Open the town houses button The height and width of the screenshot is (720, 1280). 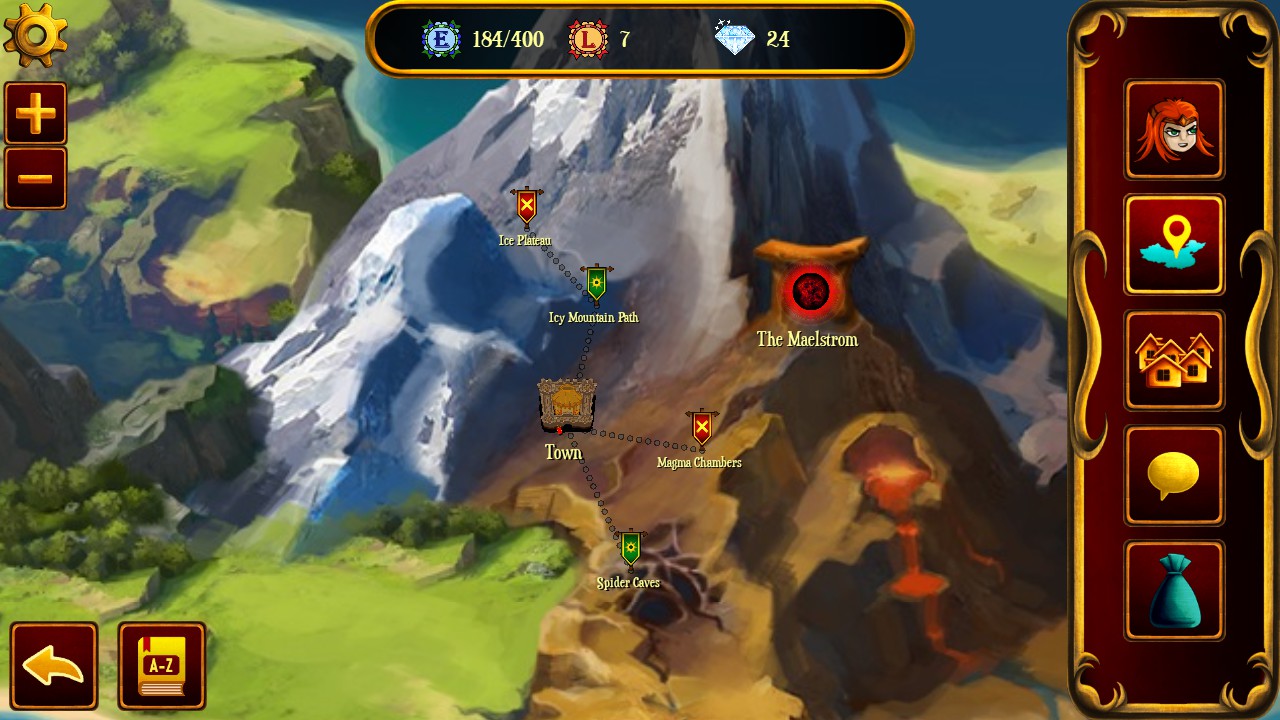pos(1174,360)
